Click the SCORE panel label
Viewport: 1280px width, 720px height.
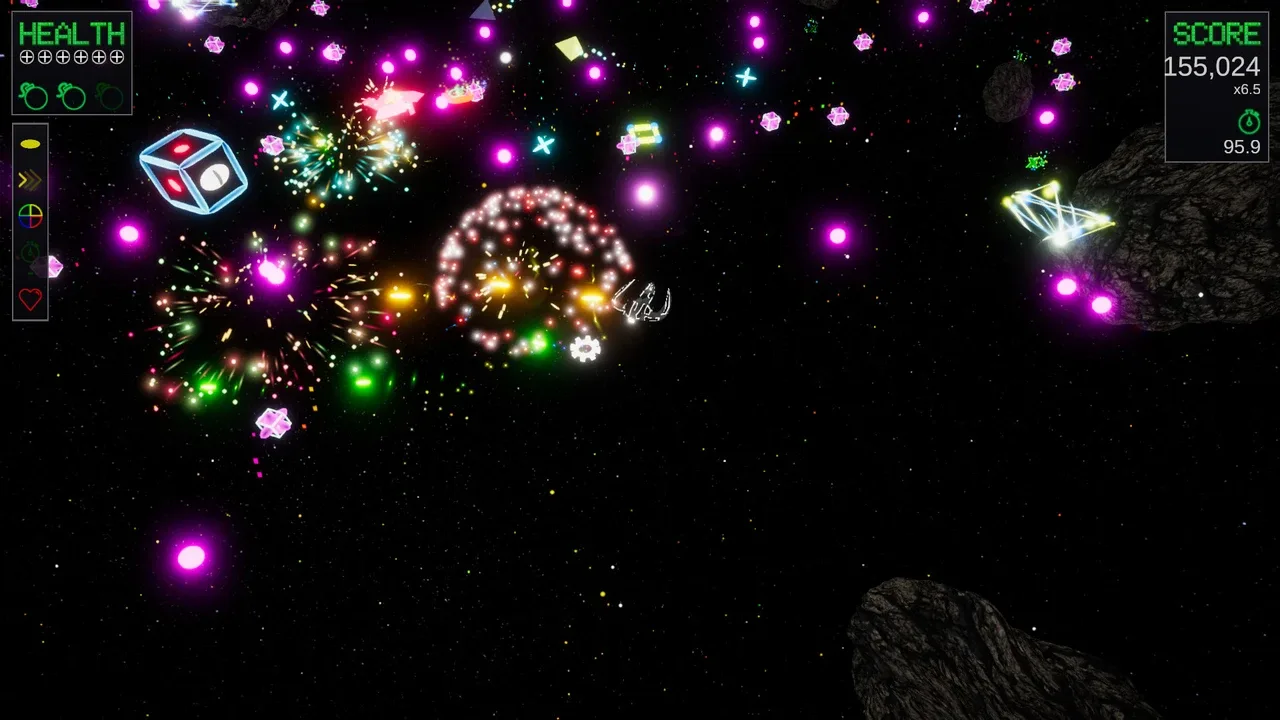click(x=1217, y=33)
